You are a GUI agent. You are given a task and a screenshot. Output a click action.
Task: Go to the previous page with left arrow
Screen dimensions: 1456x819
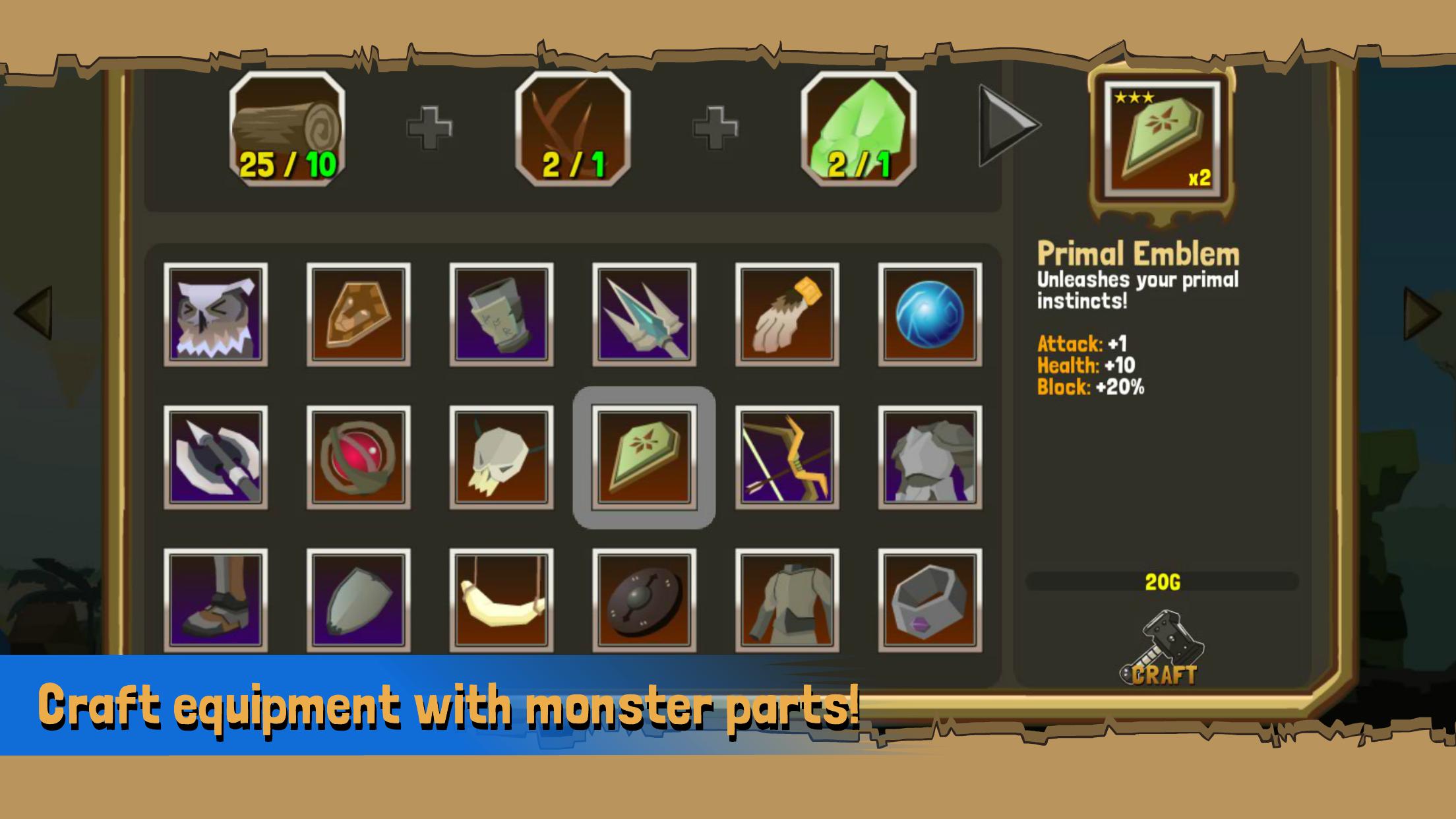34,313
